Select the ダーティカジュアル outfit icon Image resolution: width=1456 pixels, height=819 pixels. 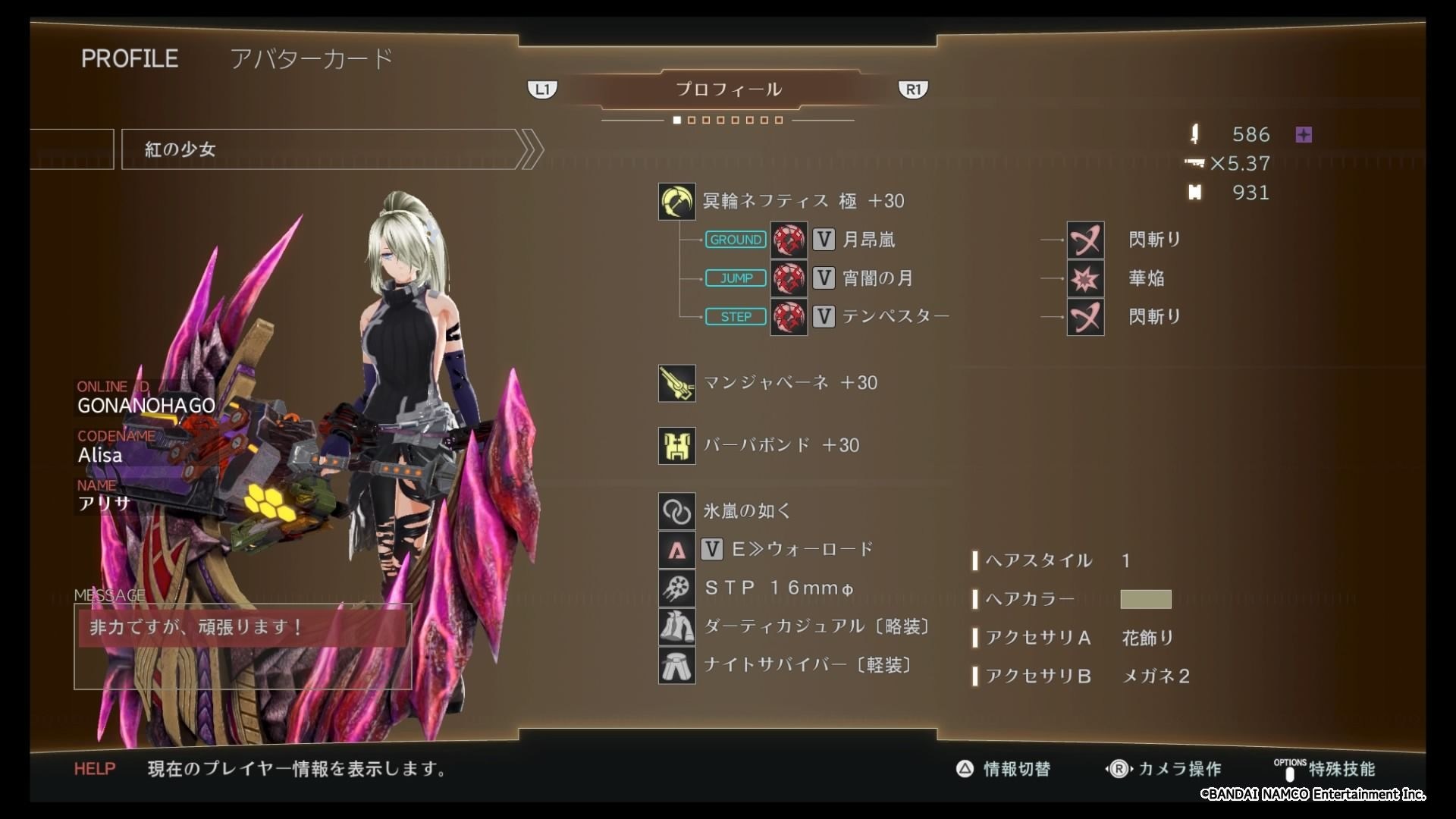pyautogui.click(x=676, y=626)
